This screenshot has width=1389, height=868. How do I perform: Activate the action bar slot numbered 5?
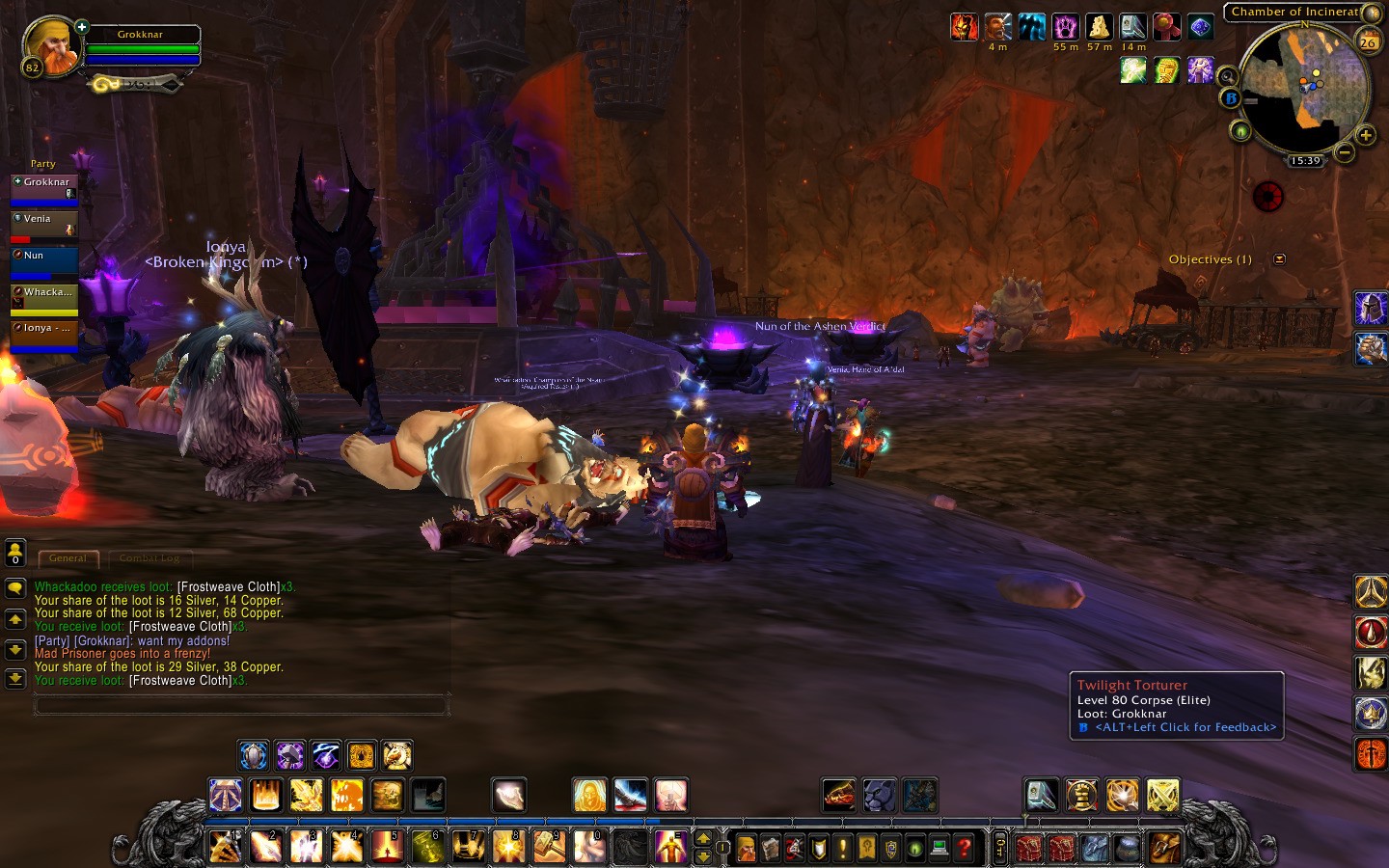coord(387,846)
